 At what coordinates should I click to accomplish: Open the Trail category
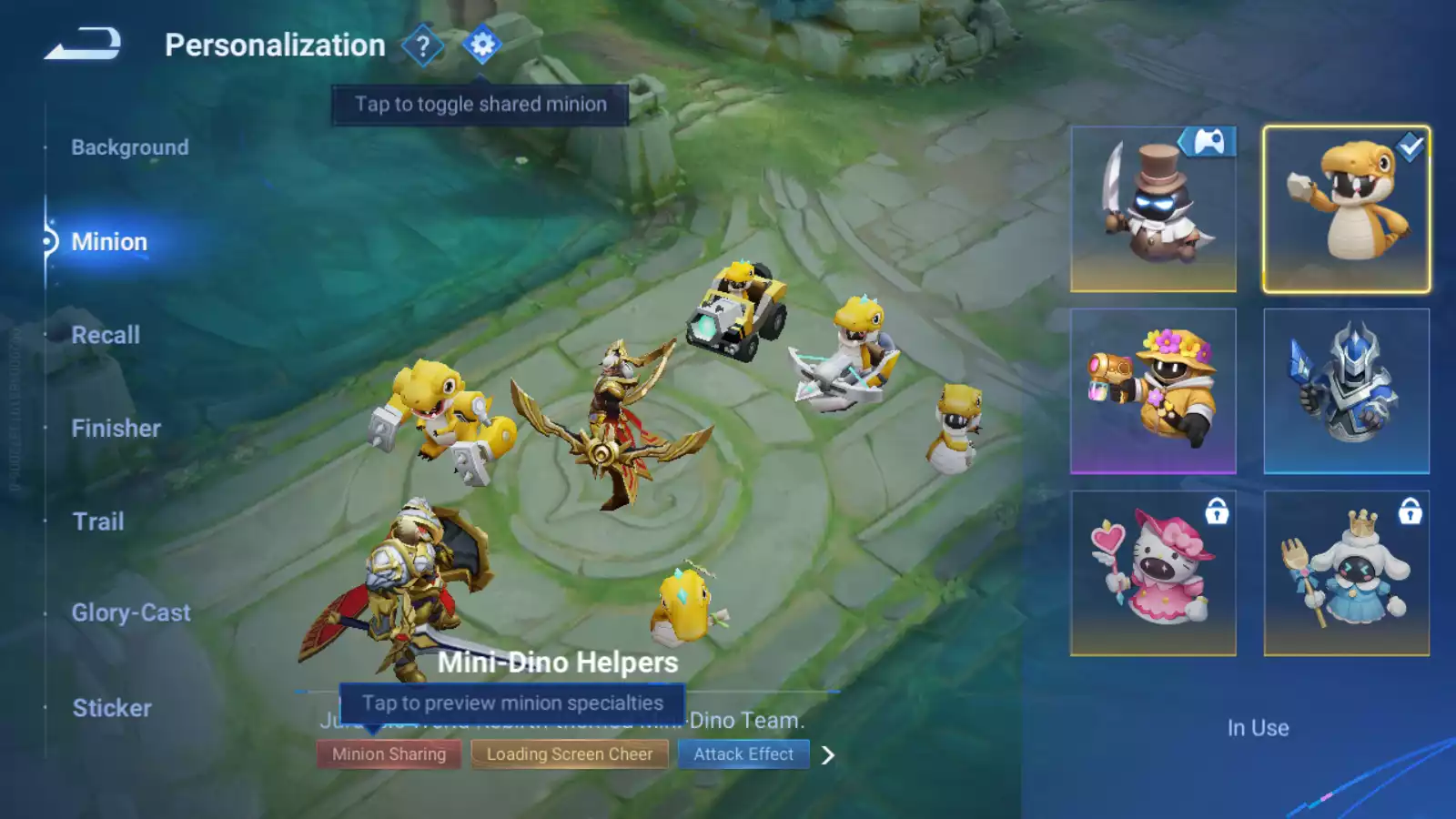pos(98,521)
